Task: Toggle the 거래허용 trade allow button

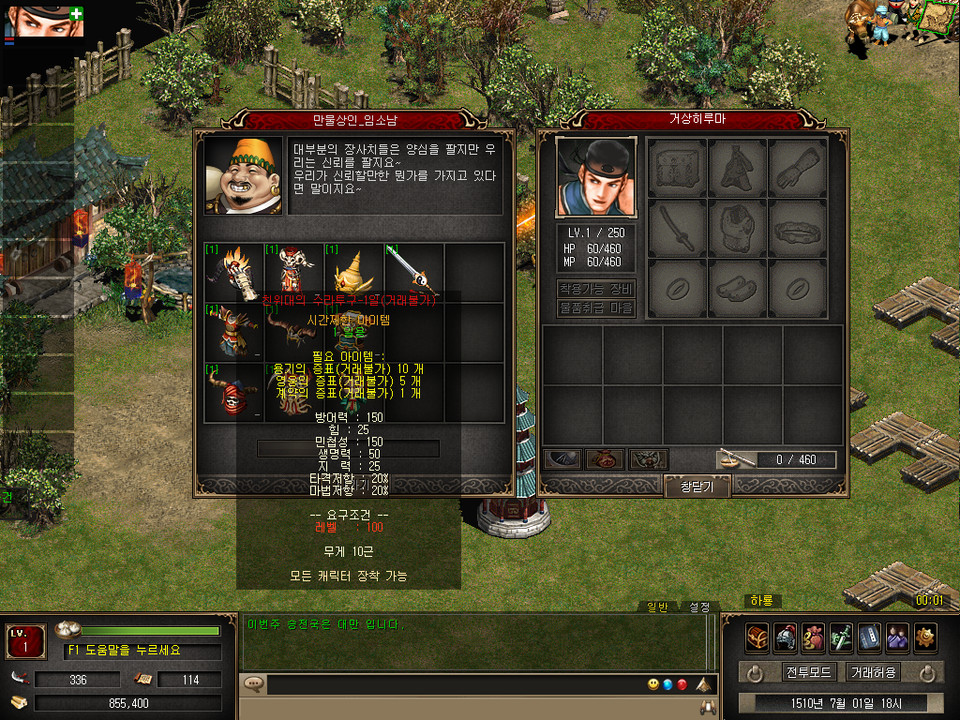Action: (872, 672)
